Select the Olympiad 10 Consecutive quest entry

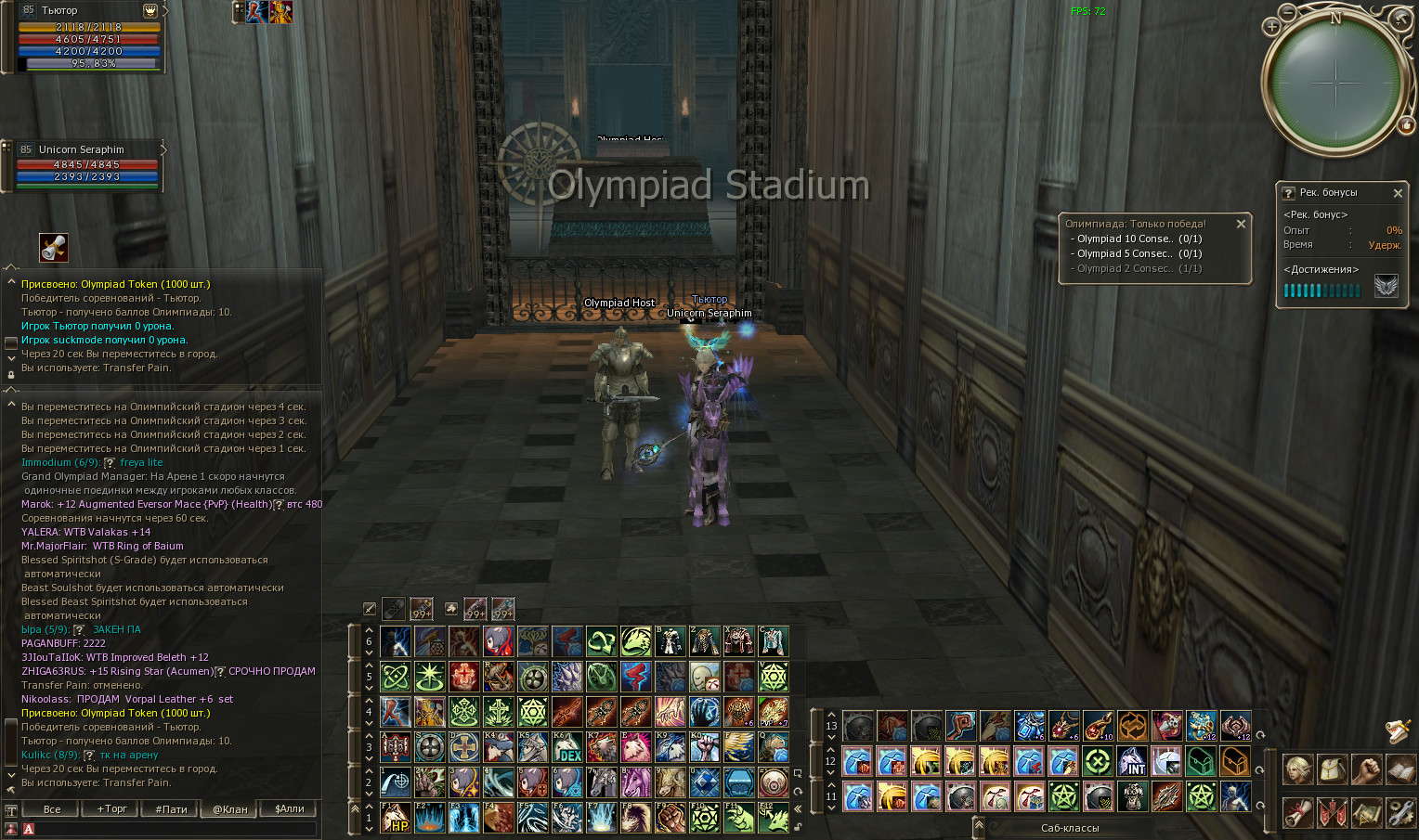pos(1138,239)
